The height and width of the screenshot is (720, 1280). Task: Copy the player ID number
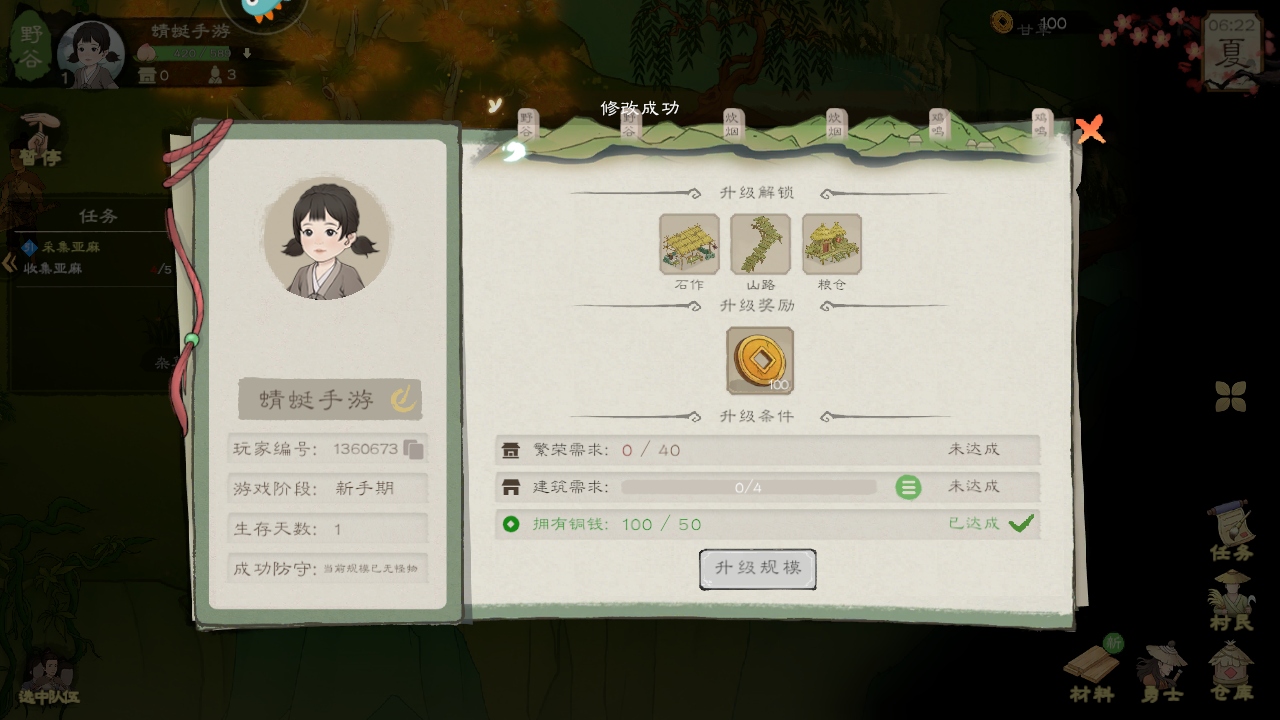tap(414, 449)
